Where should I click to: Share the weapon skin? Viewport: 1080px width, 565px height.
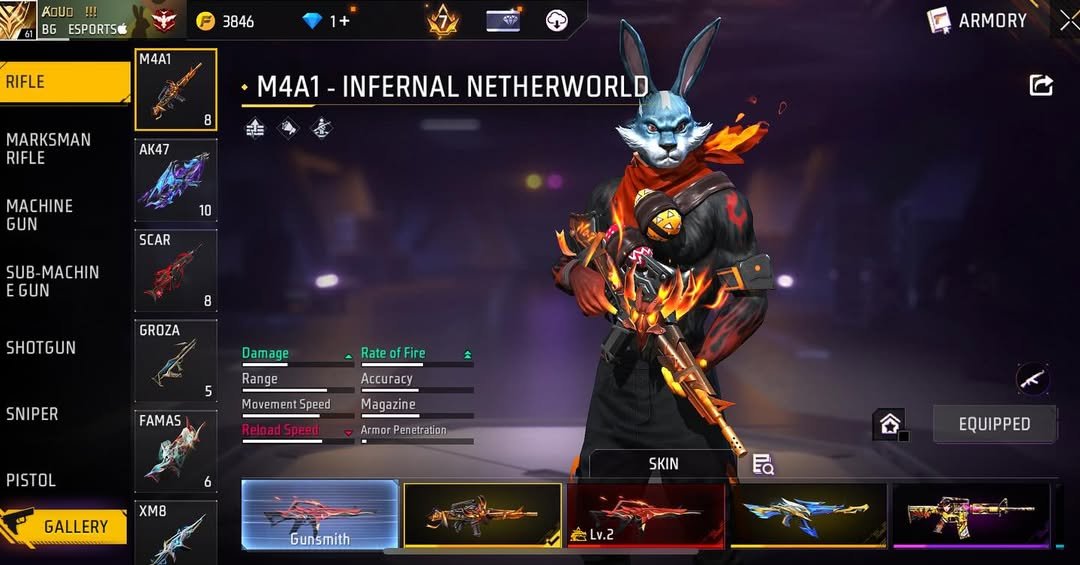tap(1041, 86)
